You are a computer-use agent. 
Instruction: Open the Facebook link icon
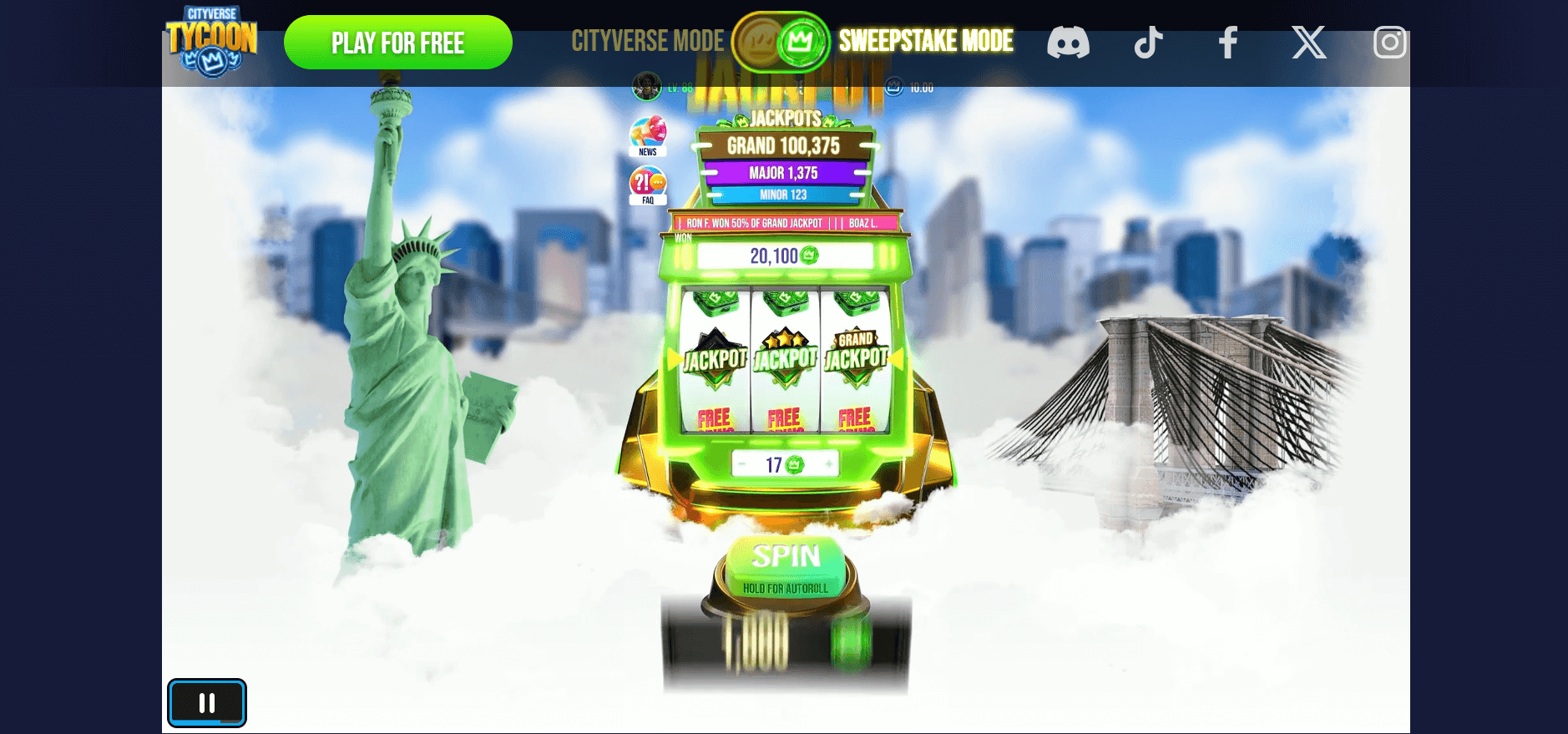(1227, 42)
